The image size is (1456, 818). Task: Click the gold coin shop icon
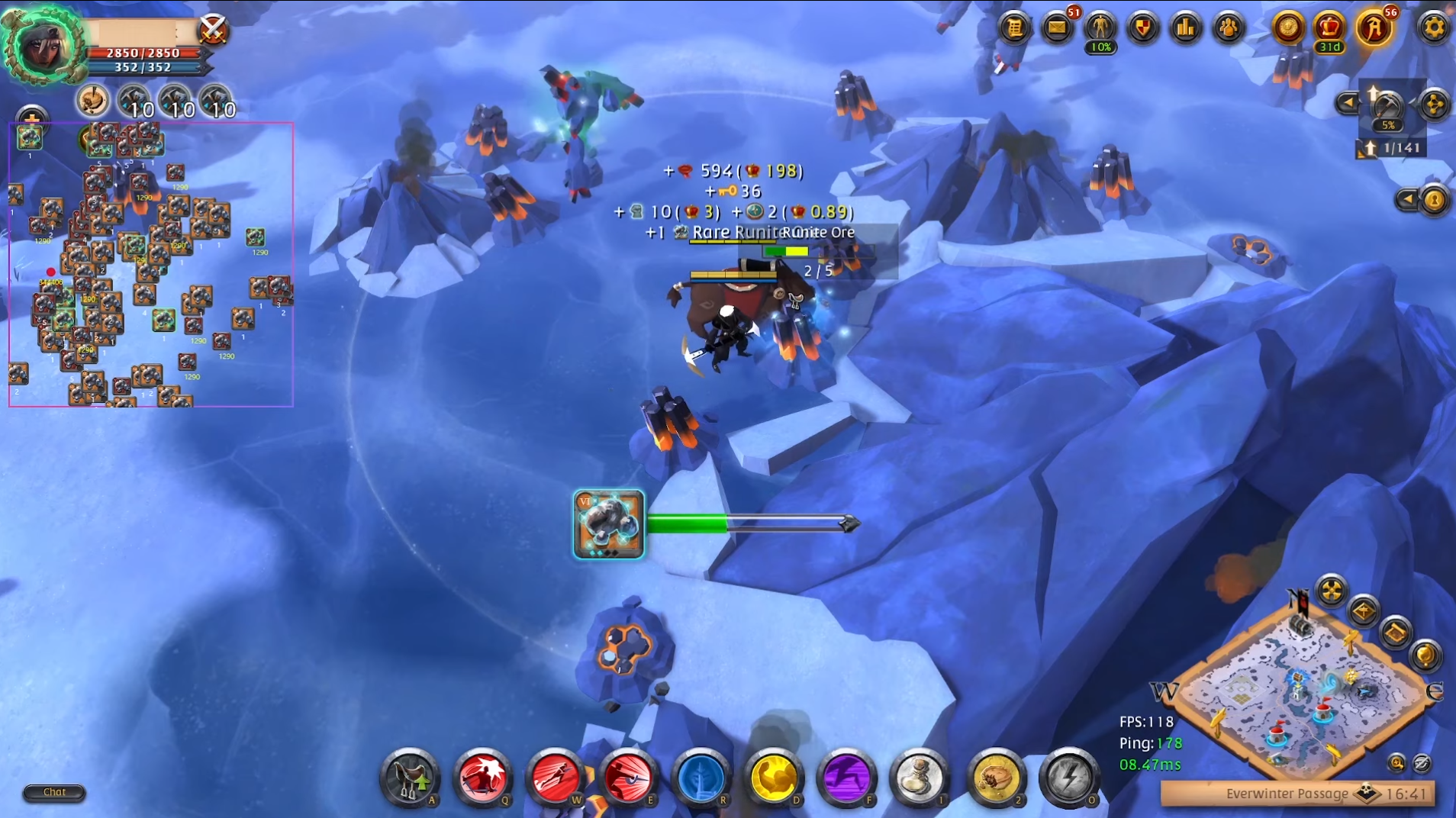click(1288, 28)
